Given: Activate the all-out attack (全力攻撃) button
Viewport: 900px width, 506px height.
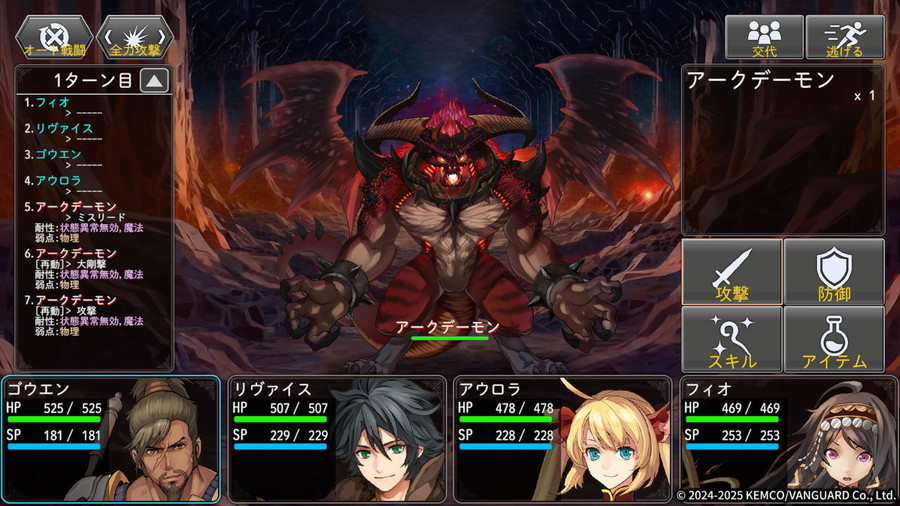Looking at the screenshot, I should (x=134, y=37).
